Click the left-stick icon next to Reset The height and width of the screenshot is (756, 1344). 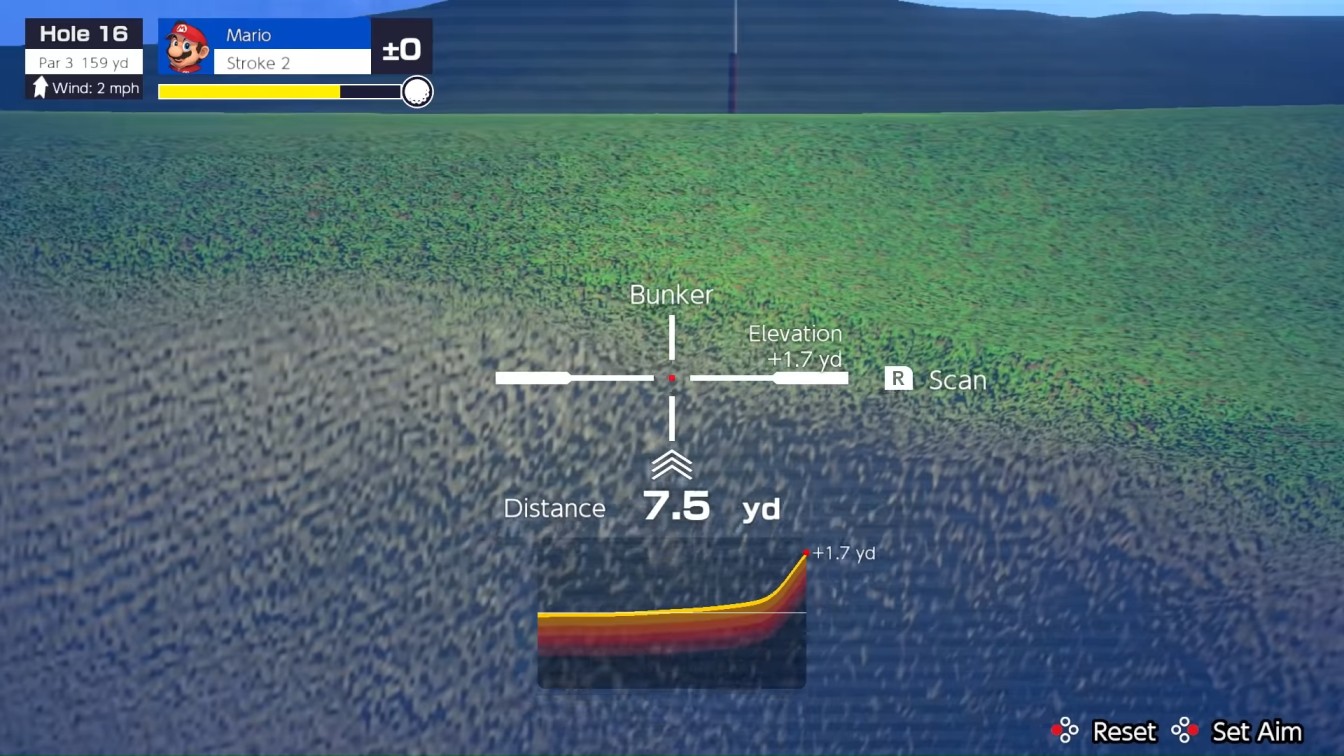click(x=1066, y=731)
